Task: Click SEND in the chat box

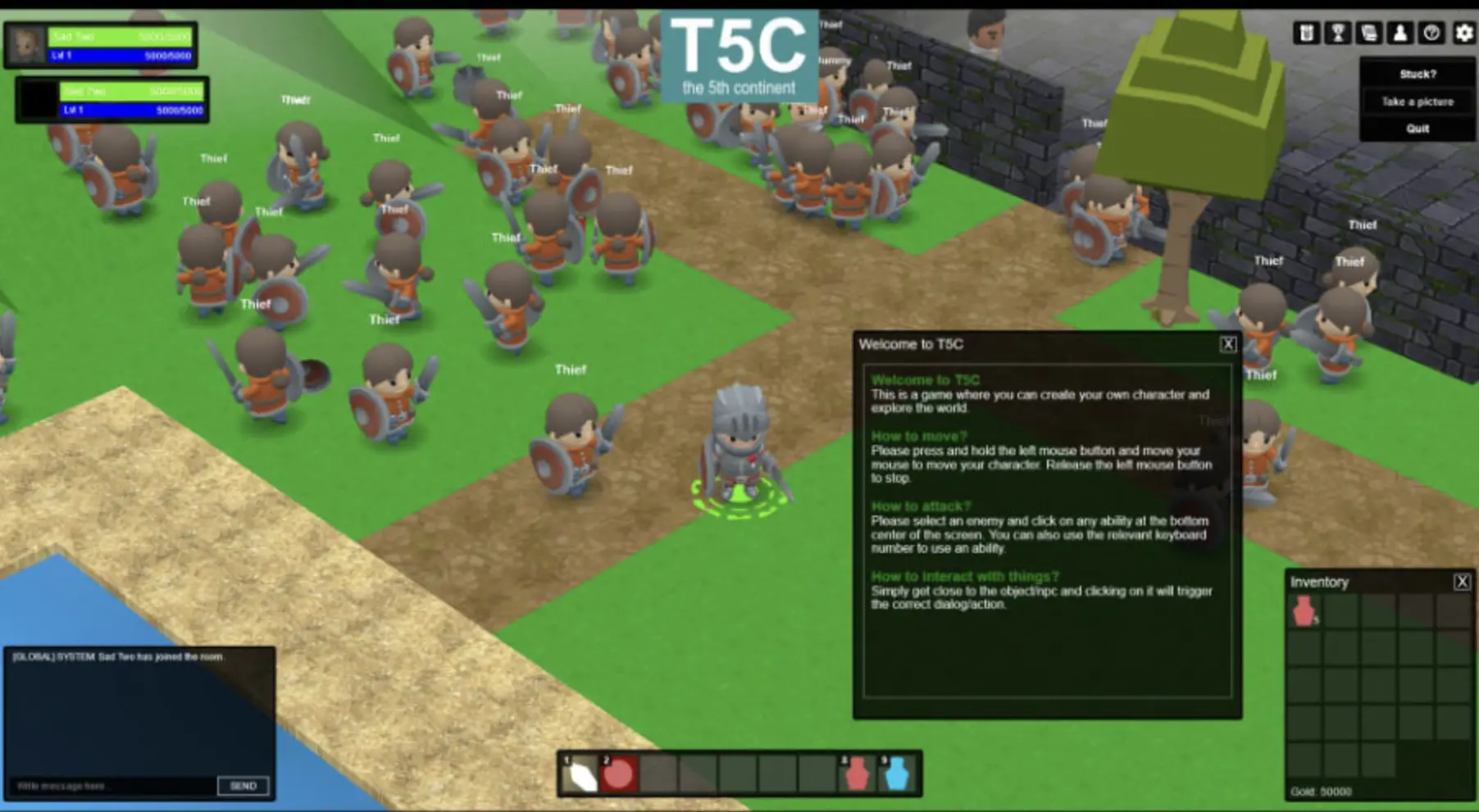Action: [x=243, y=785]
